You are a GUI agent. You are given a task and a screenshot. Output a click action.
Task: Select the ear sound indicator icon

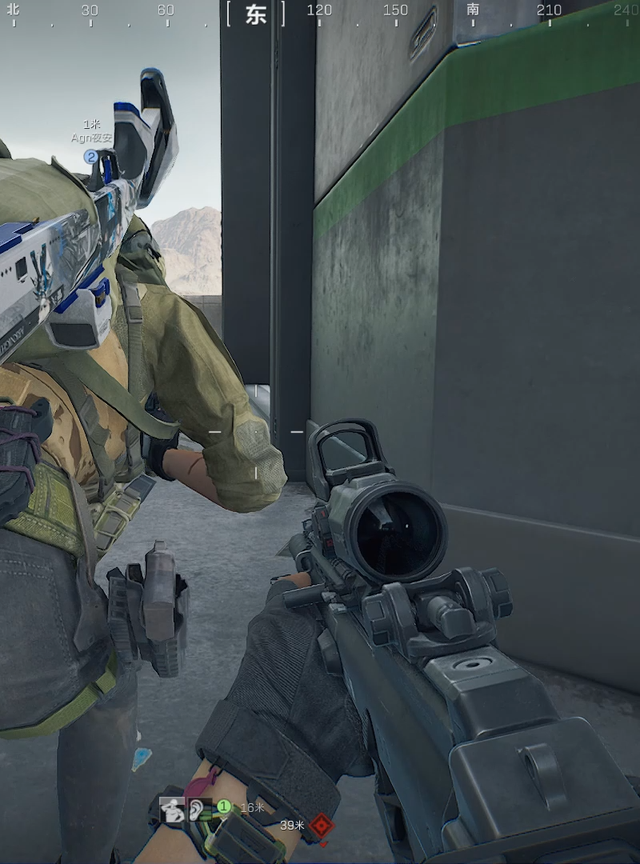(x=195, y=810)
